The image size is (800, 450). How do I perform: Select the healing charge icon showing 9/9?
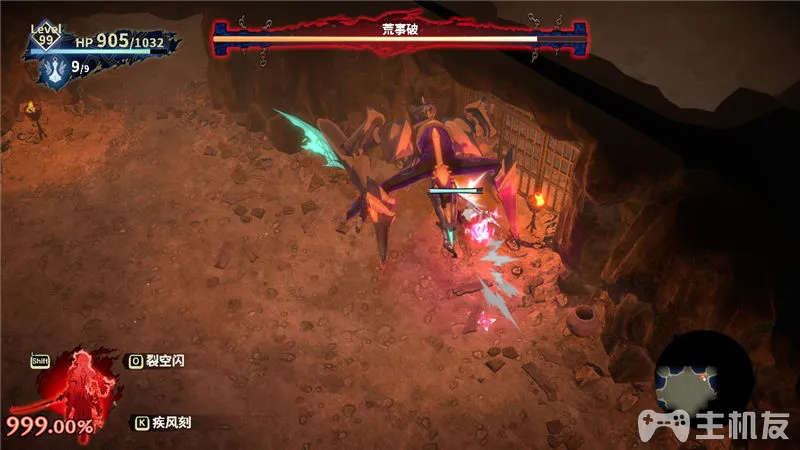(x=58, y=71)
